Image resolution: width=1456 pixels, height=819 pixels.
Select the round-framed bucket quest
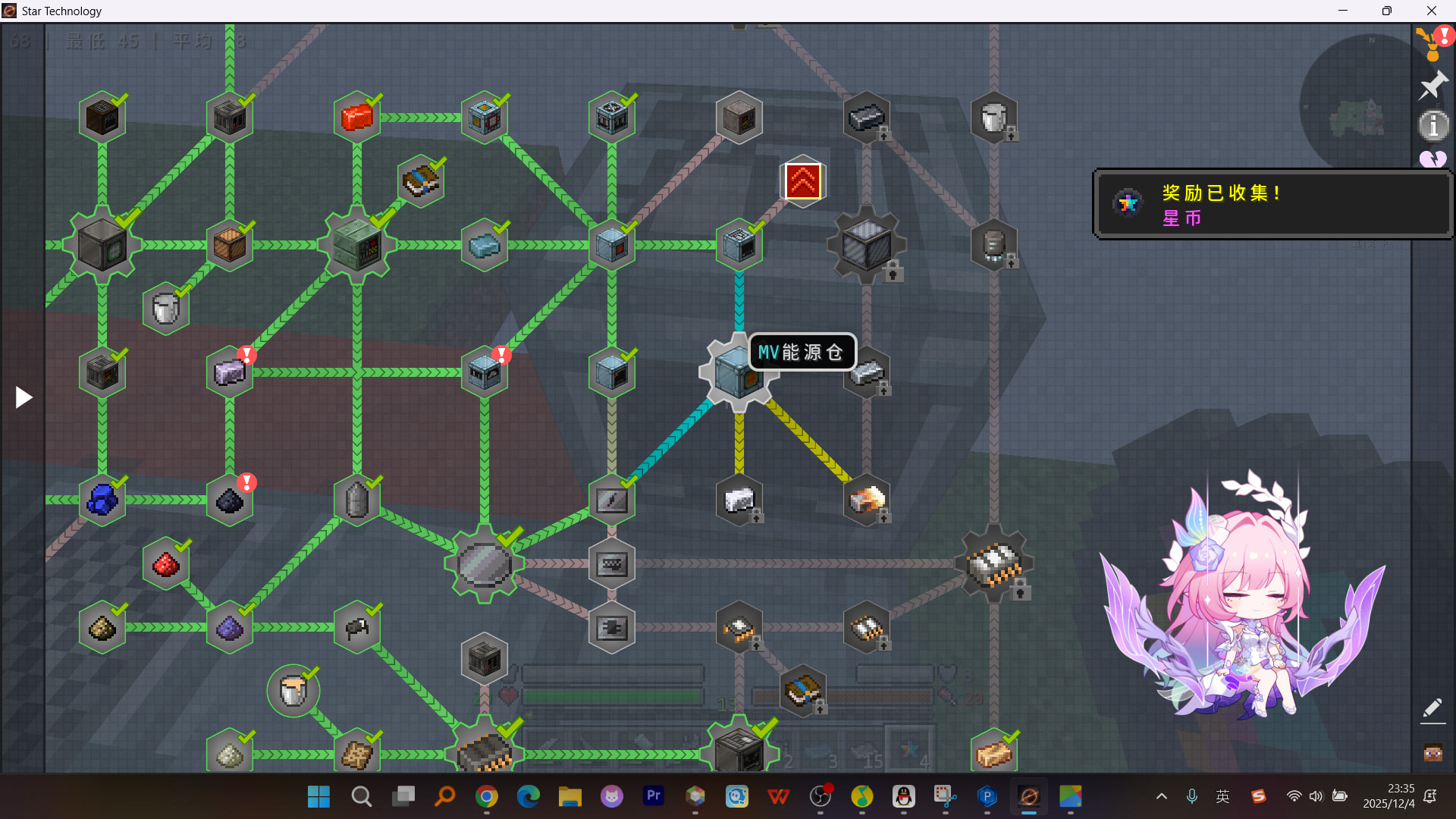pos(293,691)
